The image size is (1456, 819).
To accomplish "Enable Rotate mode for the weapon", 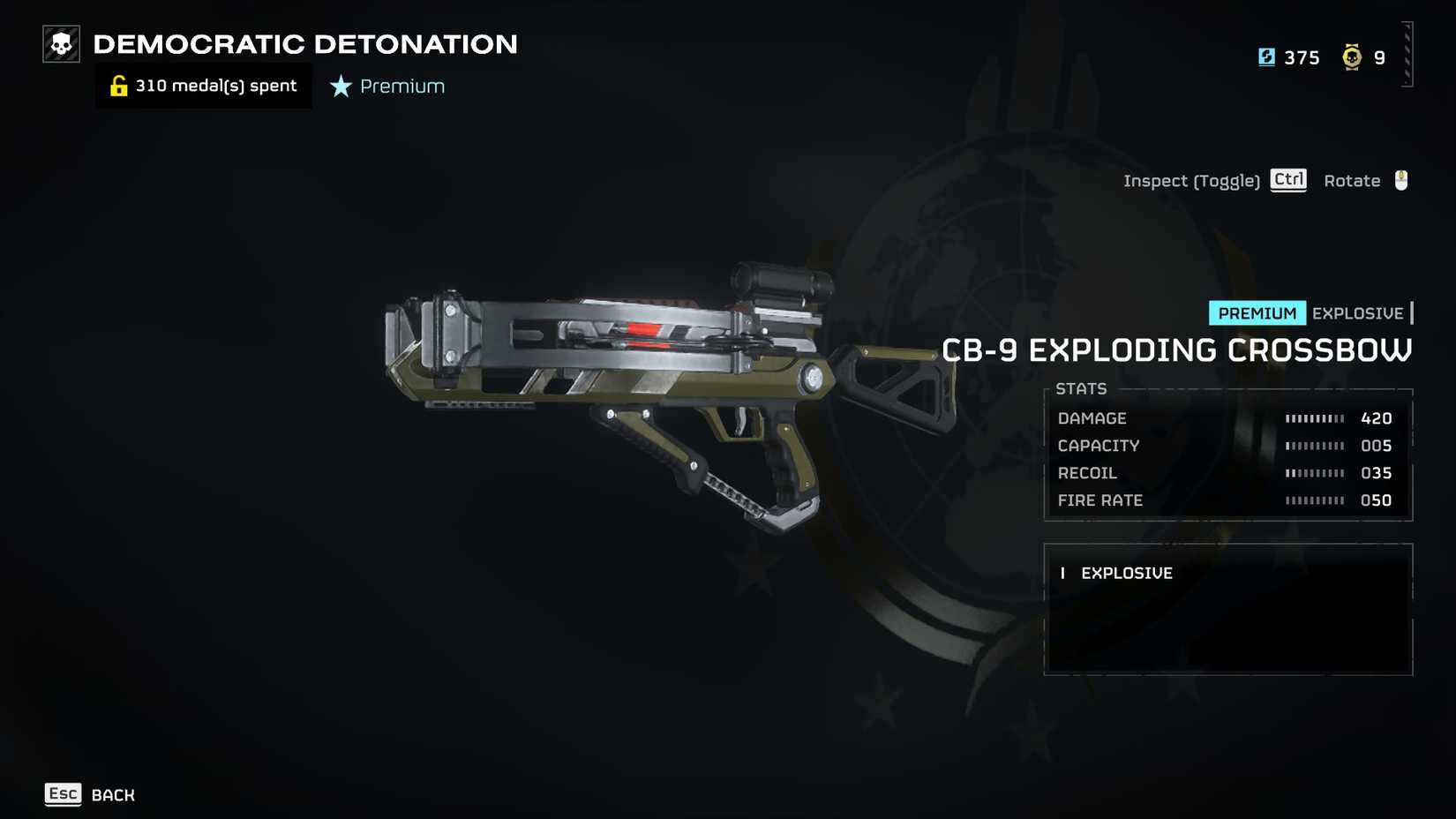I will click(x=1351, y=180).
